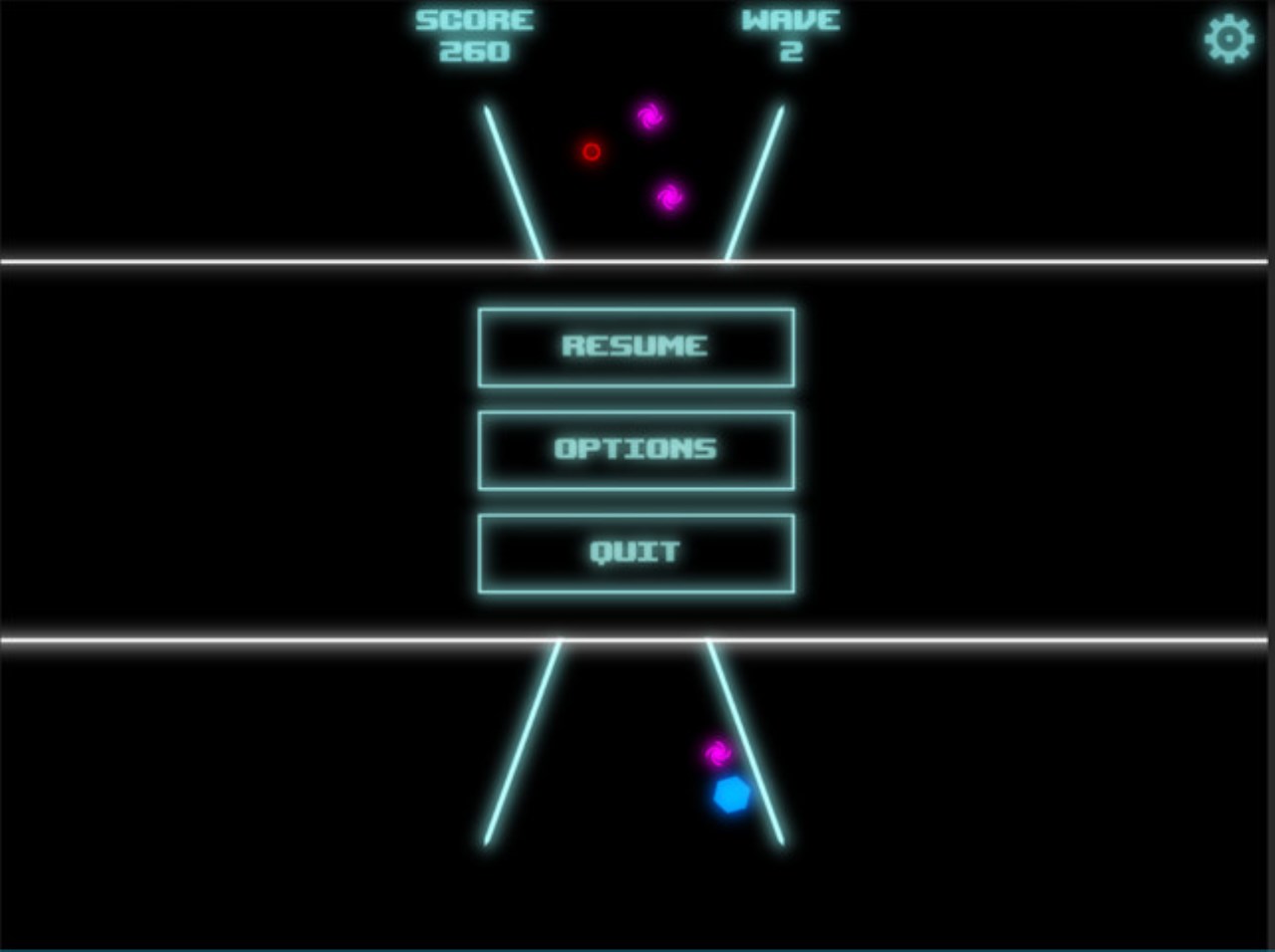Open the OPTIONS menu
Image resolution: width=1275 pixels, height=952 pixels.
point(635,449)
